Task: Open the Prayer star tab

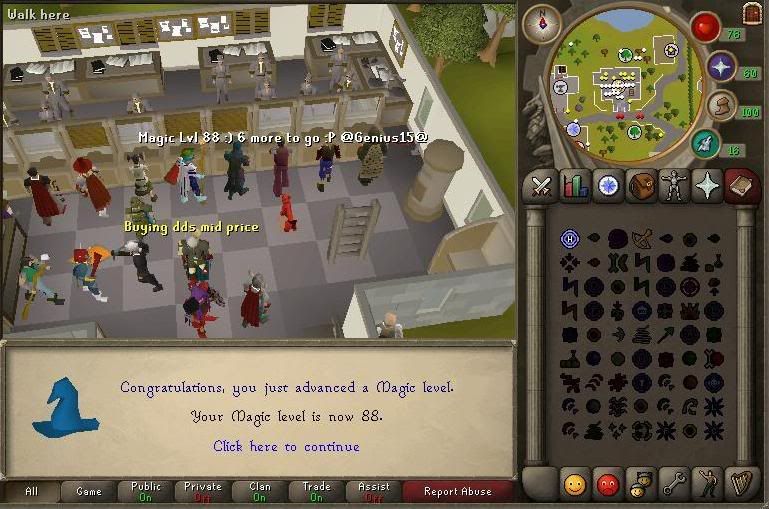Action: point(708,187)
